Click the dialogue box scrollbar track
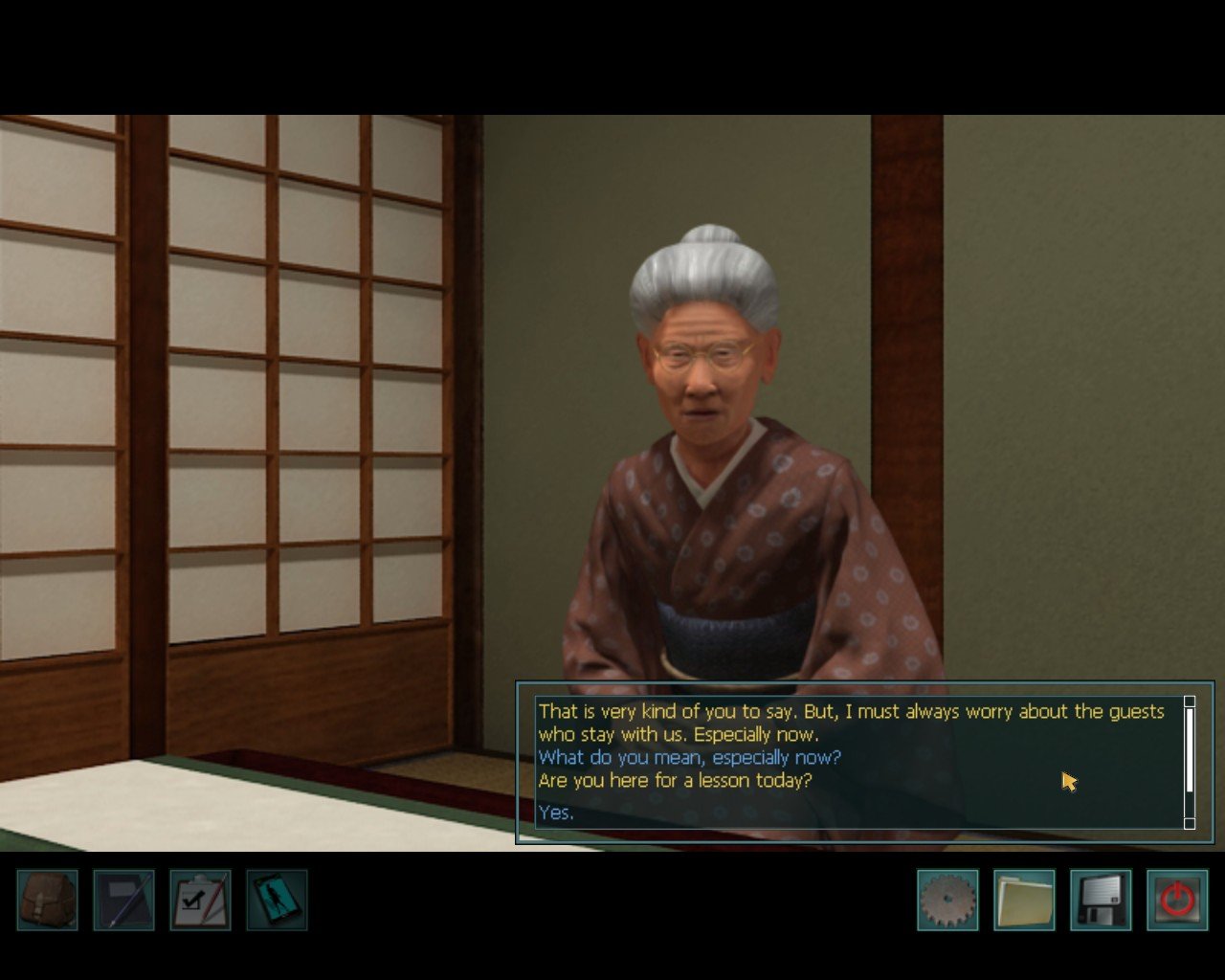Screen dimensions: 1225x980 (x=1190, y=804)
